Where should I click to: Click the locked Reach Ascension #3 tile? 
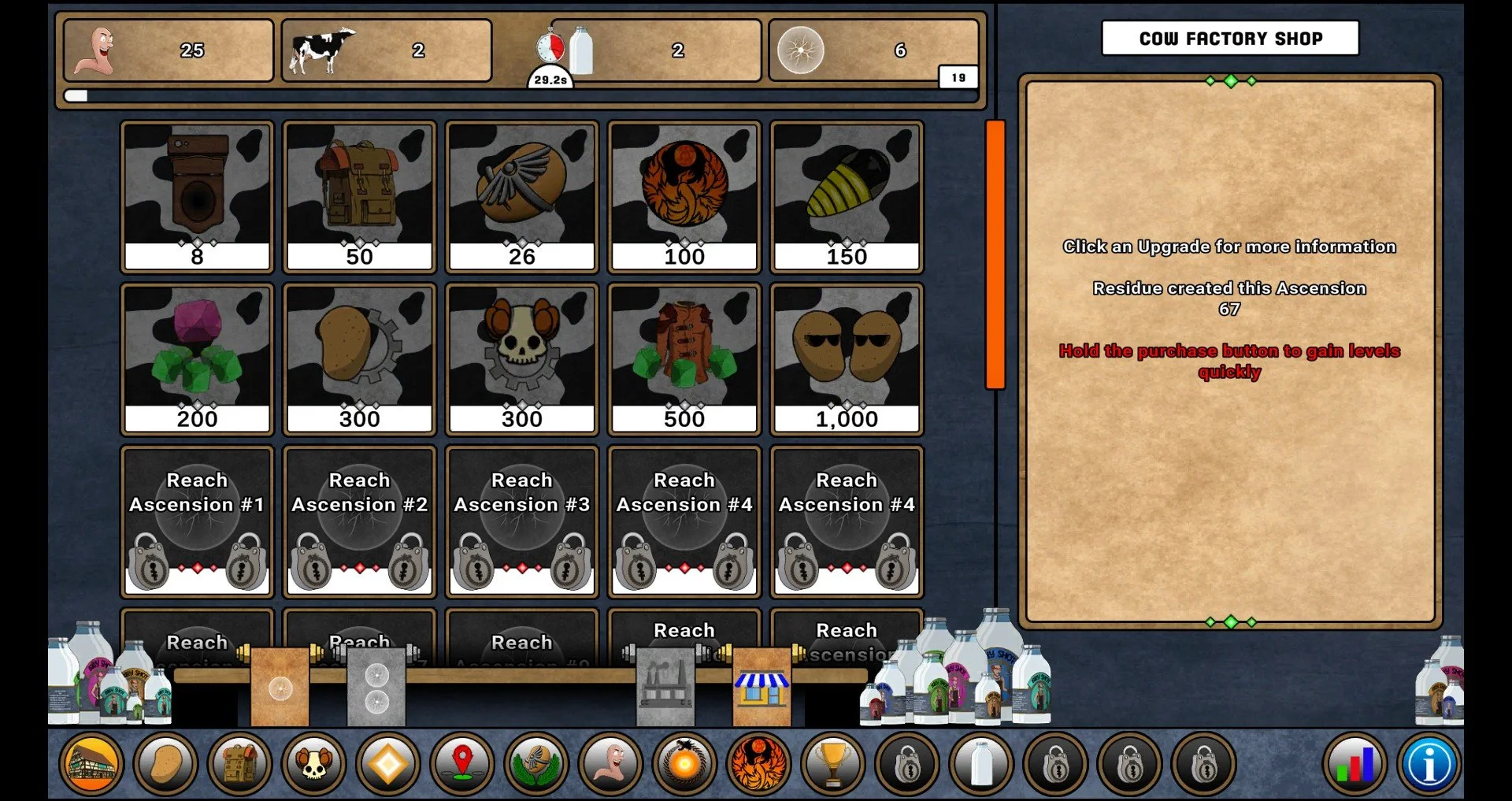pos(521,521)
